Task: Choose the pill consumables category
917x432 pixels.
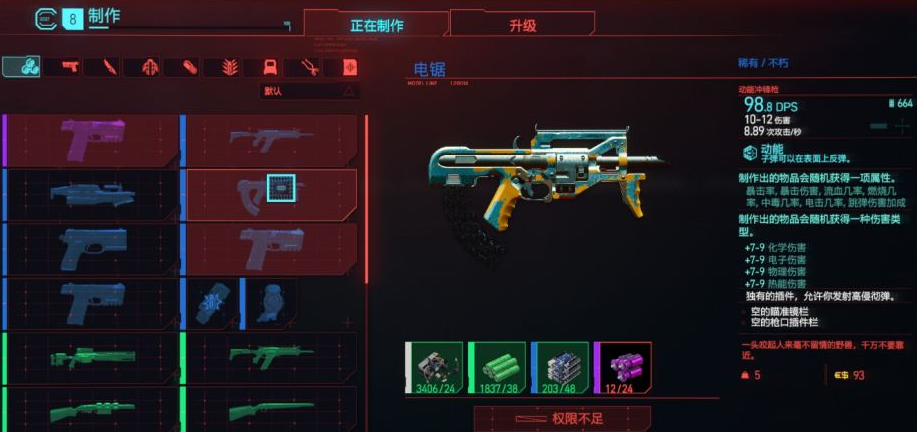Action: [189, 67]
